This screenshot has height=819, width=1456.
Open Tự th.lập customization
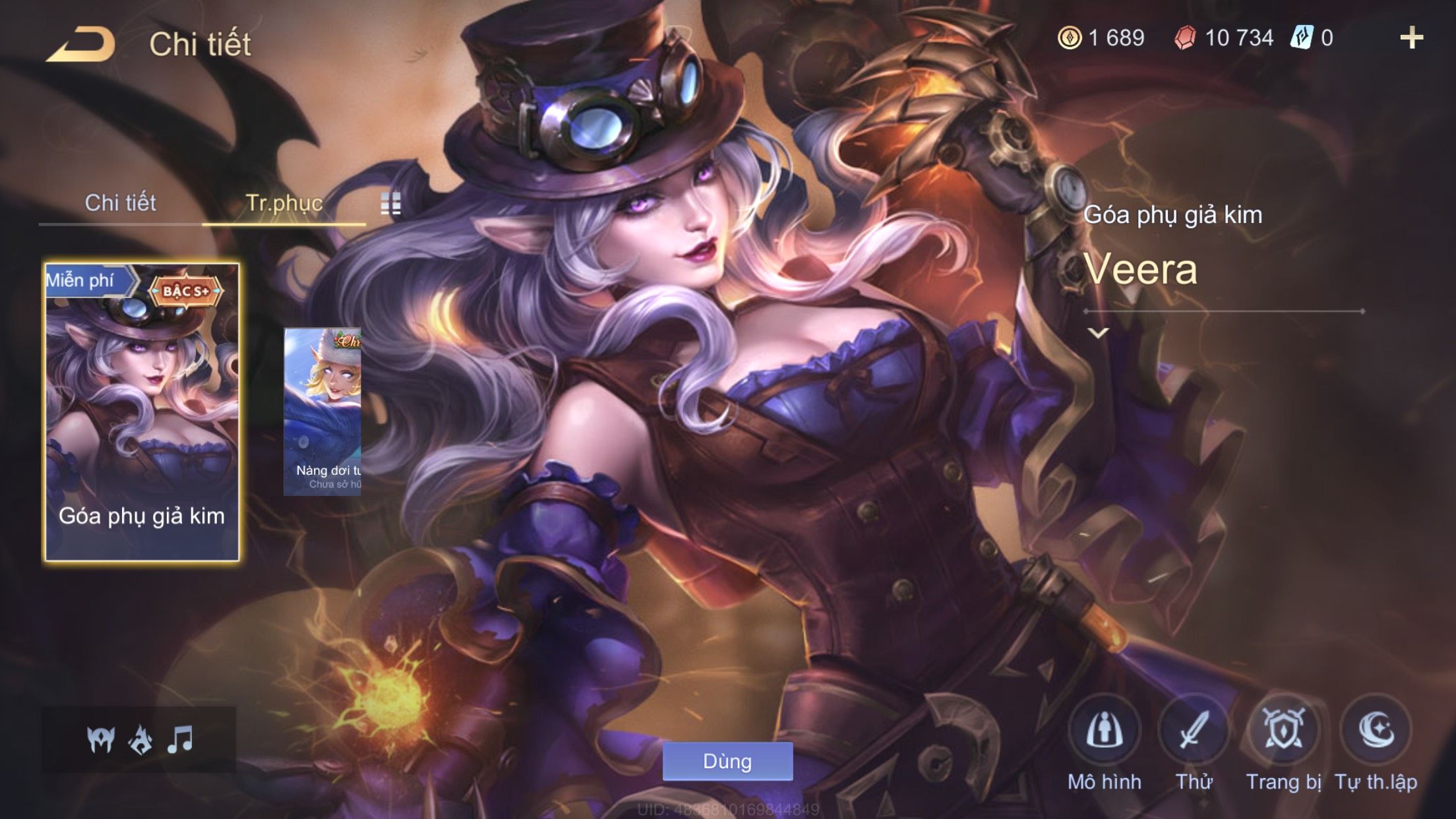coord(1376,731)
